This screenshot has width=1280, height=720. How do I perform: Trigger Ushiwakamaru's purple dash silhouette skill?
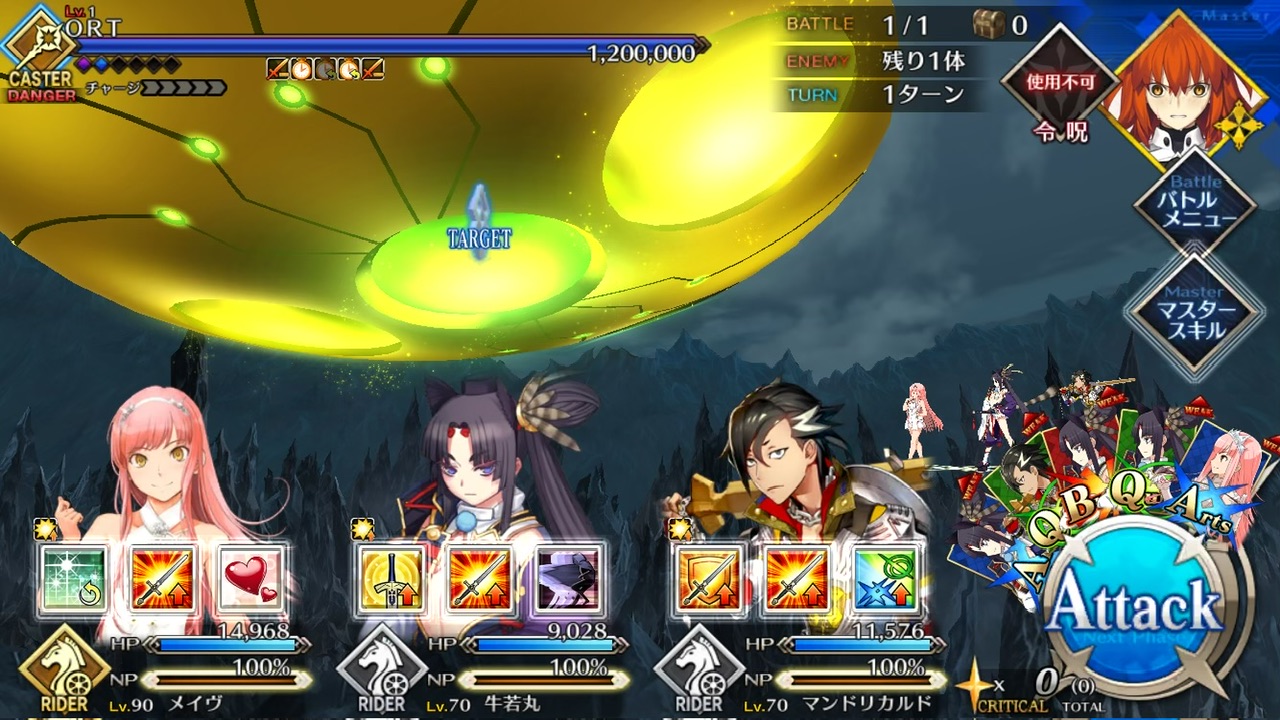568,579
